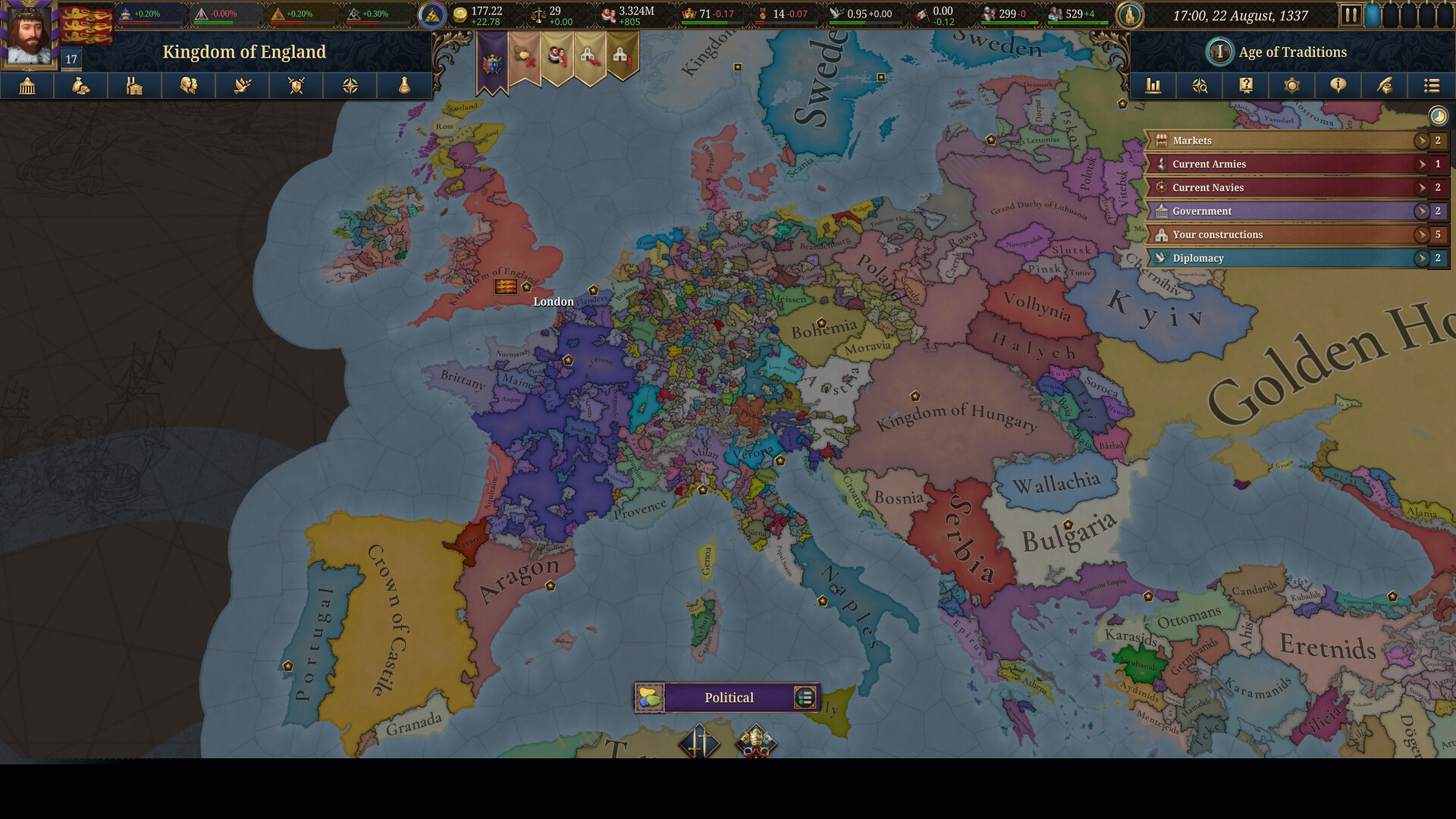Open the columned building government tab
This screenshot has width=1456, height=819.
coord(27,86)
